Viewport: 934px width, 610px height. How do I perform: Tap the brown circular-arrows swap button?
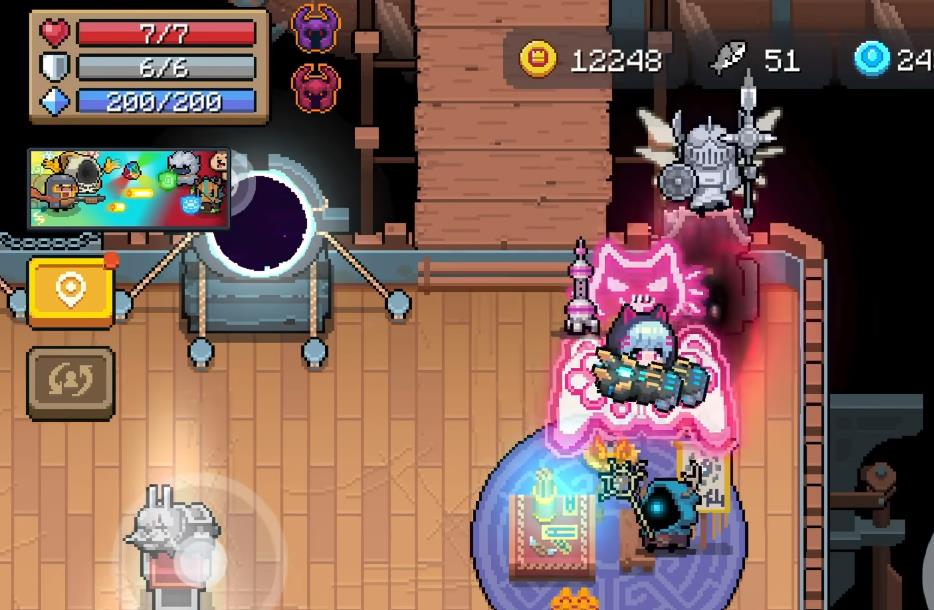pyautogui.click(x=70, y=382)
